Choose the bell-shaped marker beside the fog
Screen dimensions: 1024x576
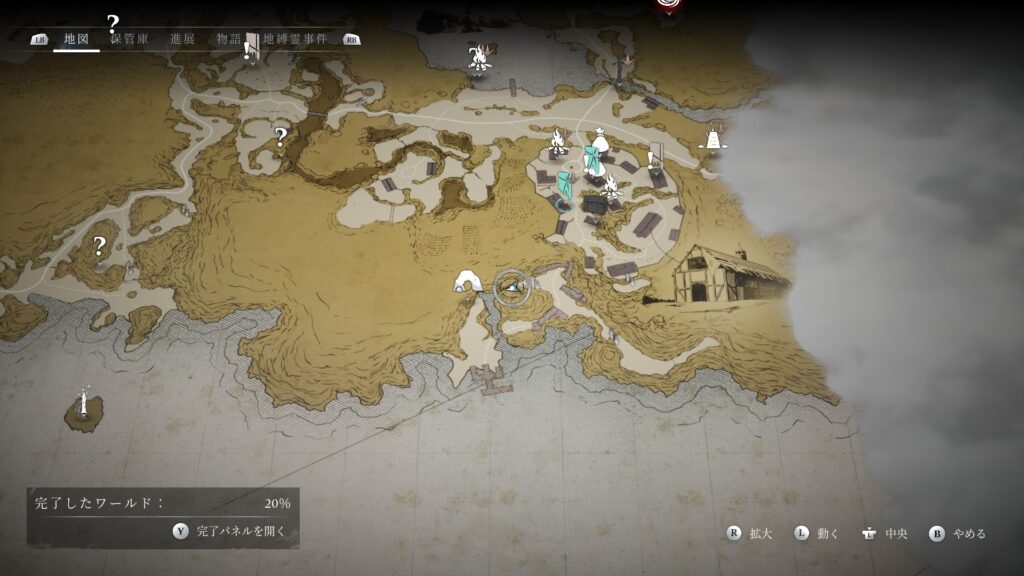click(713, 138)
